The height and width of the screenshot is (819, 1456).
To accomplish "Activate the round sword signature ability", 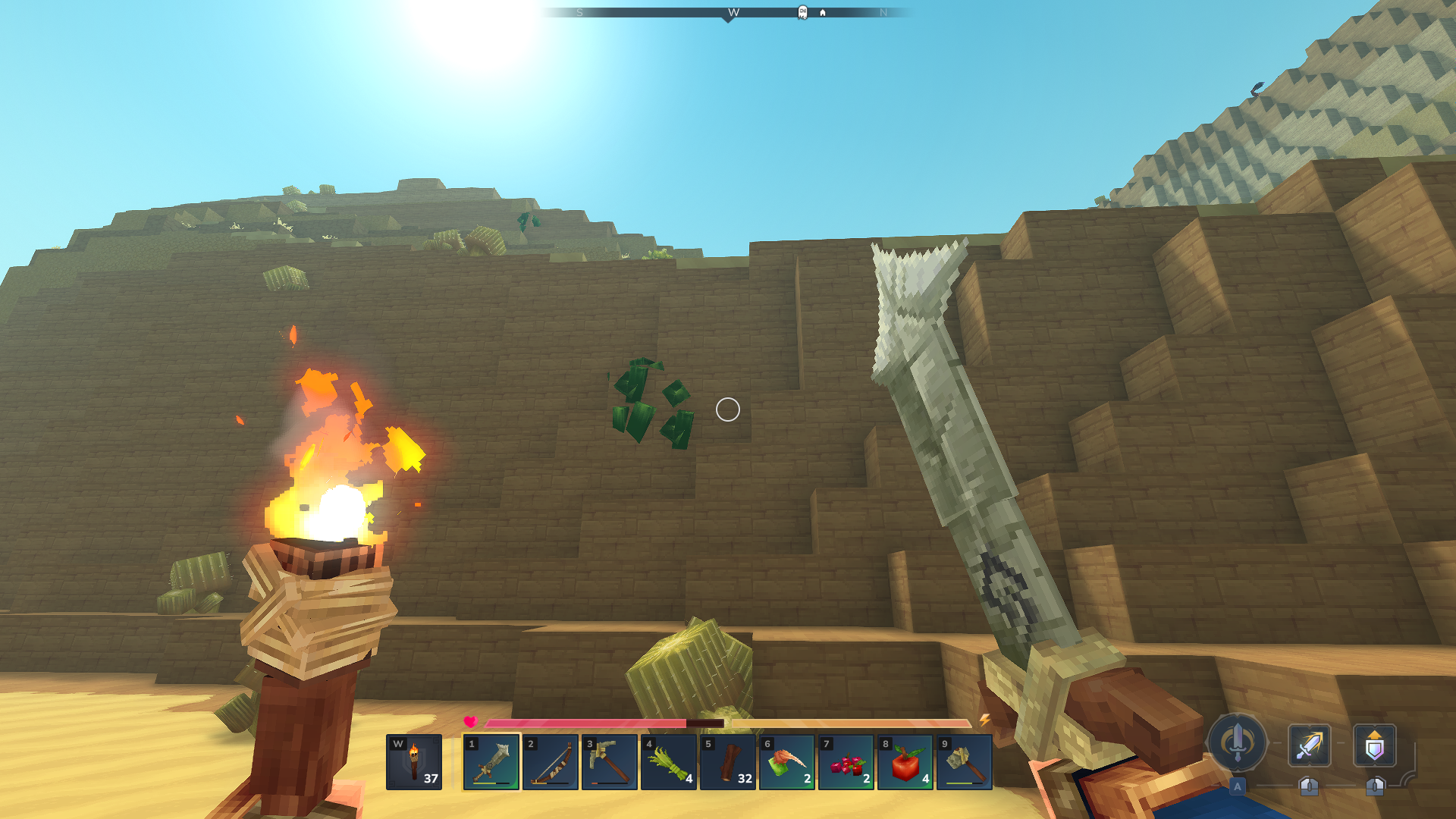I will (1238, 743).
